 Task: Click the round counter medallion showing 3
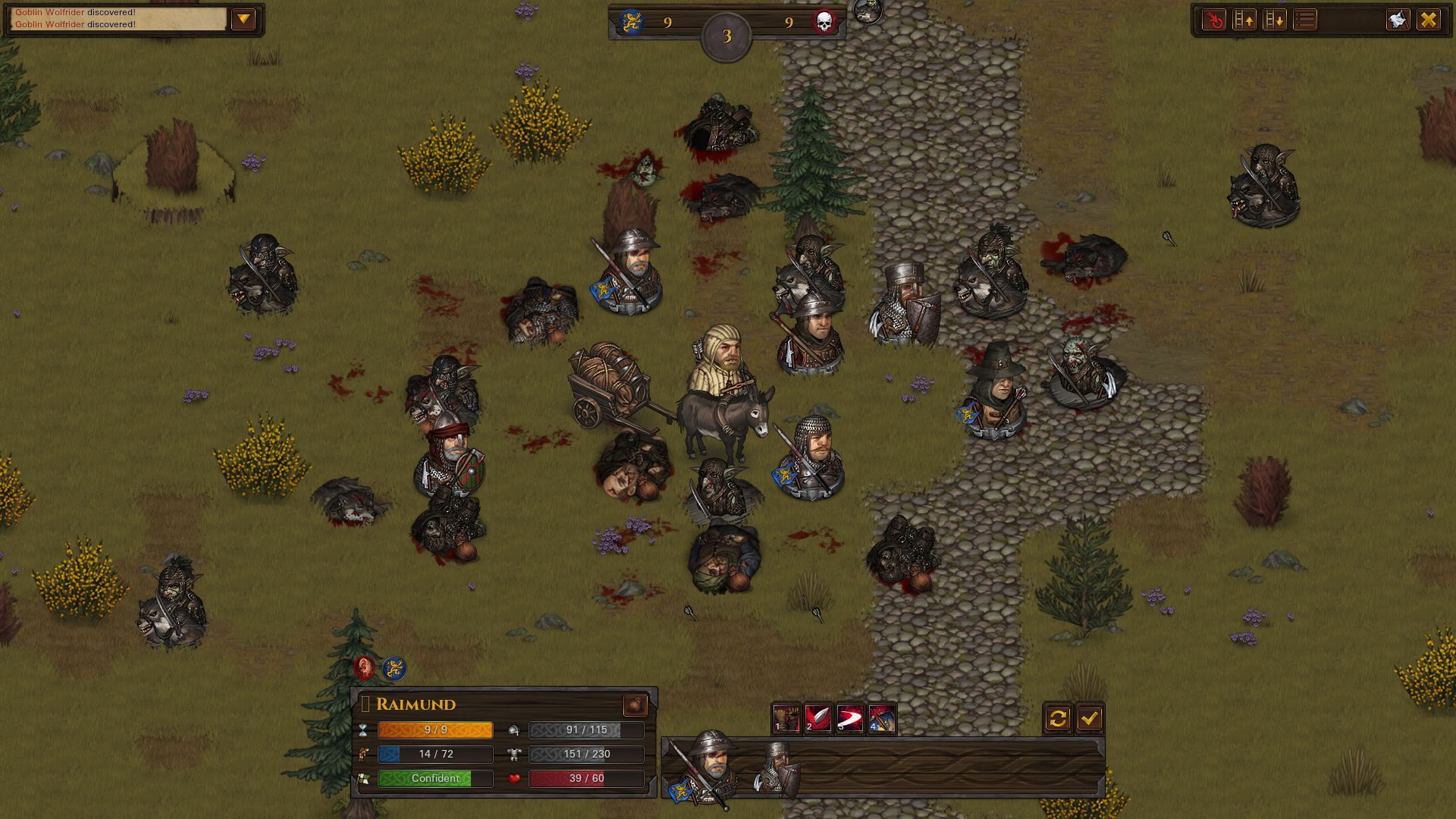click(x=726, y=33)
